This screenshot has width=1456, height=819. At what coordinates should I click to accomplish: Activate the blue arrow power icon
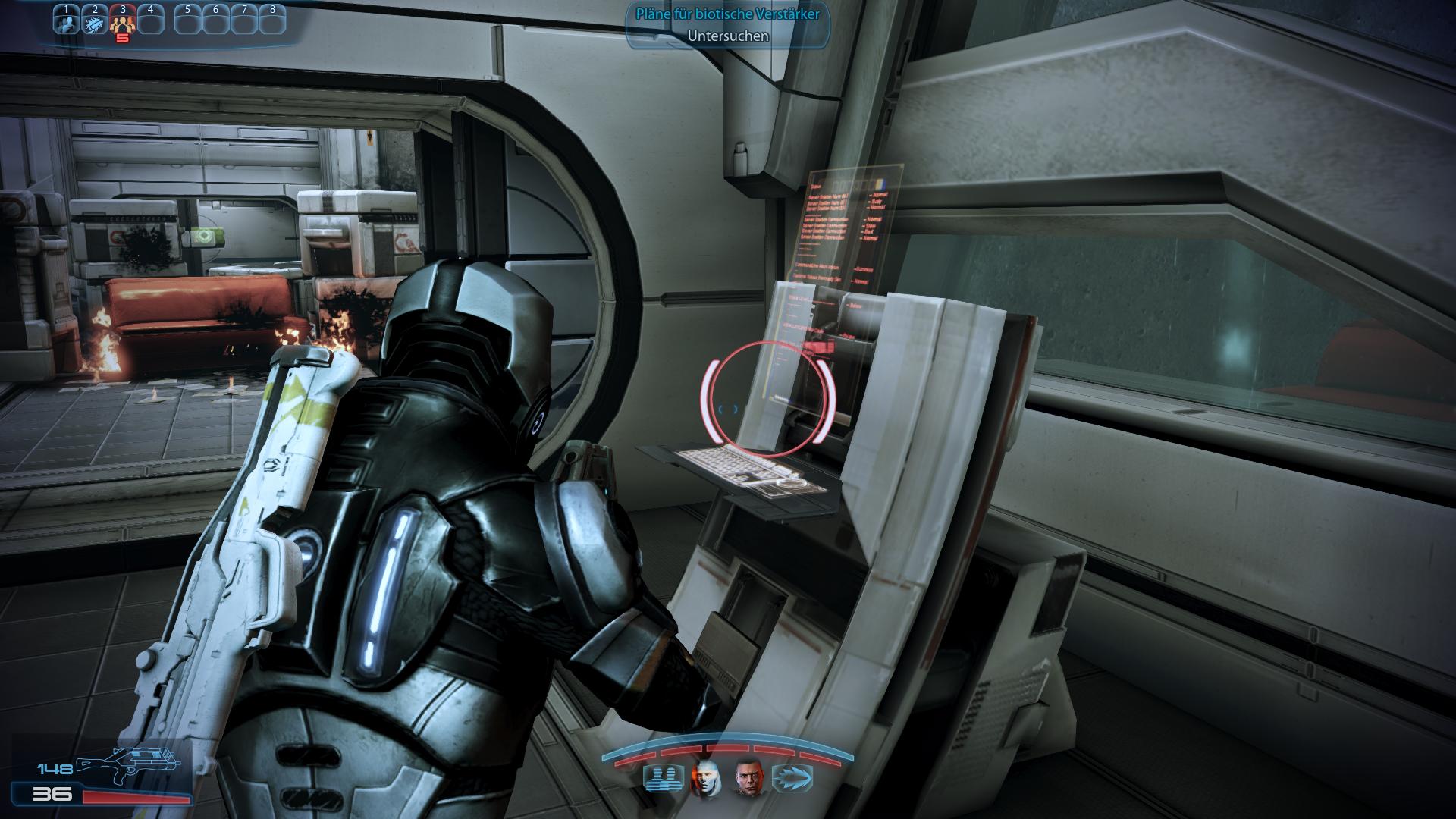coord(792,779)
